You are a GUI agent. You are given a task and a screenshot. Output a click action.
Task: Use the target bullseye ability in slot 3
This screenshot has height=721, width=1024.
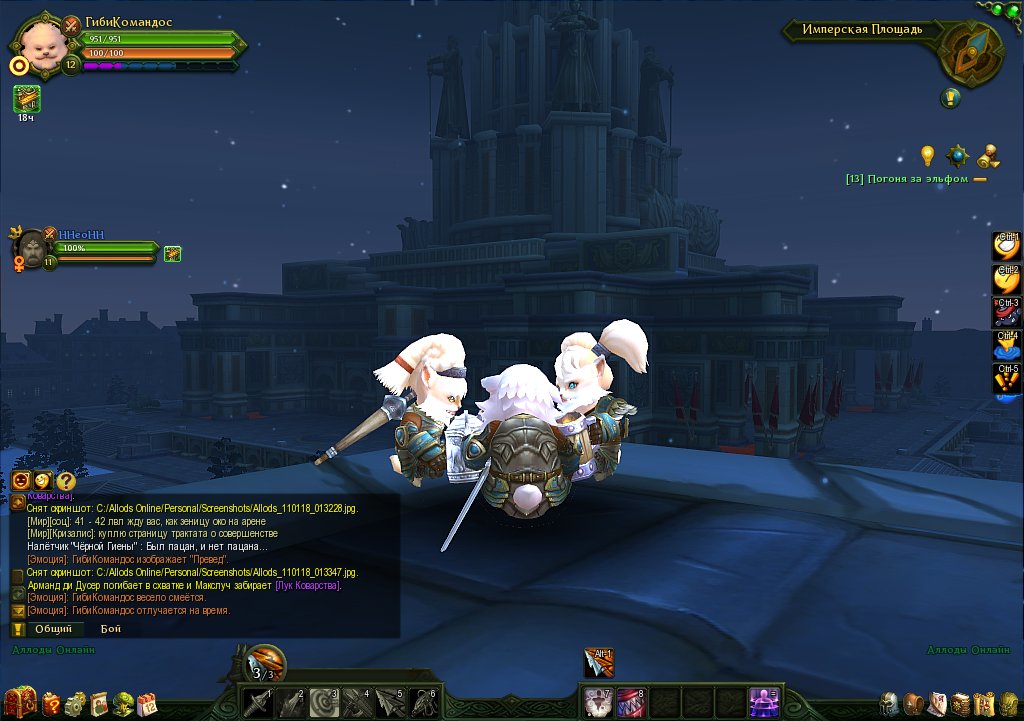pos(323,703)
